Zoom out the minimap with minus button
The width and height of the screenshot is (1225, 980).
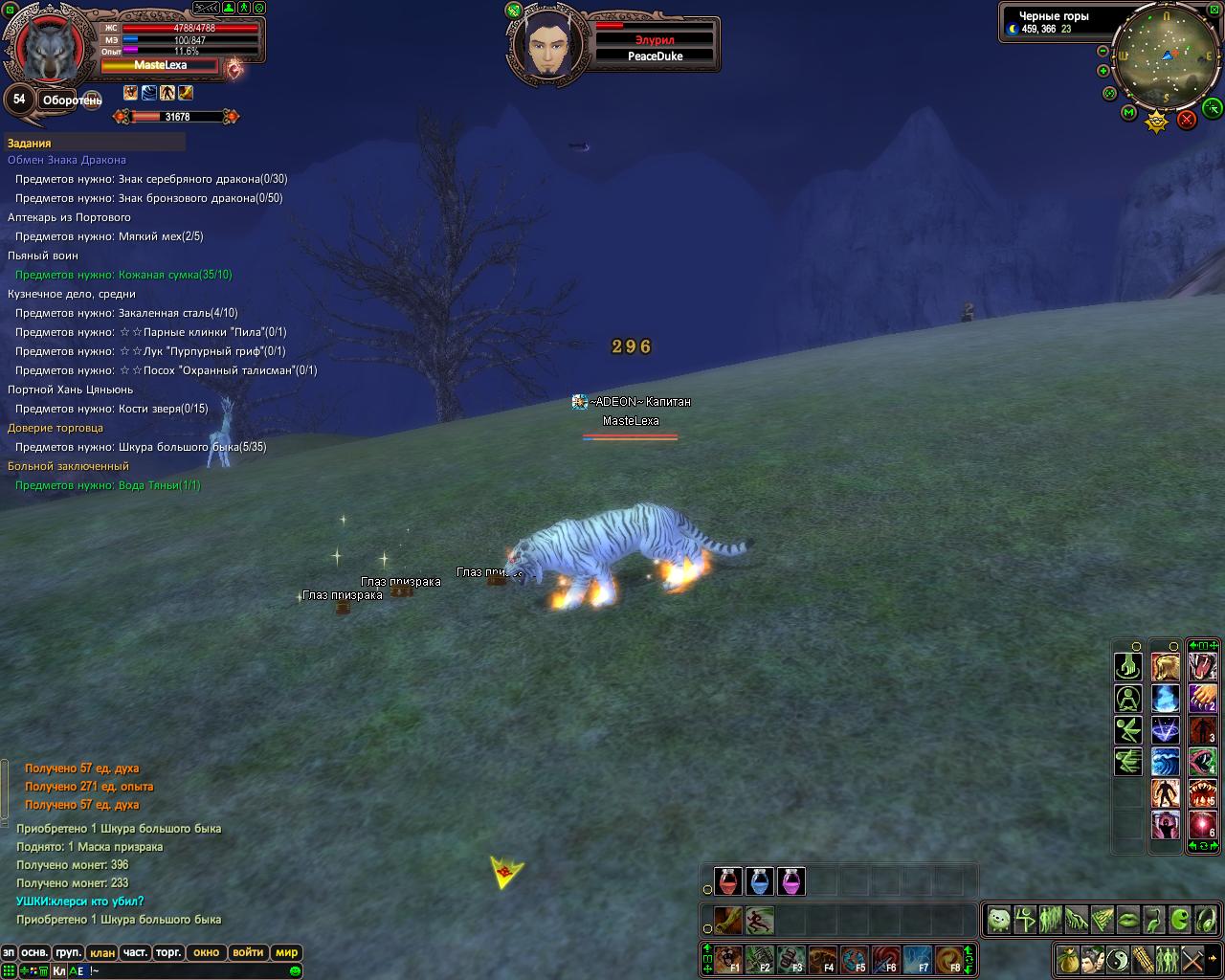(x=1102, y=51)
